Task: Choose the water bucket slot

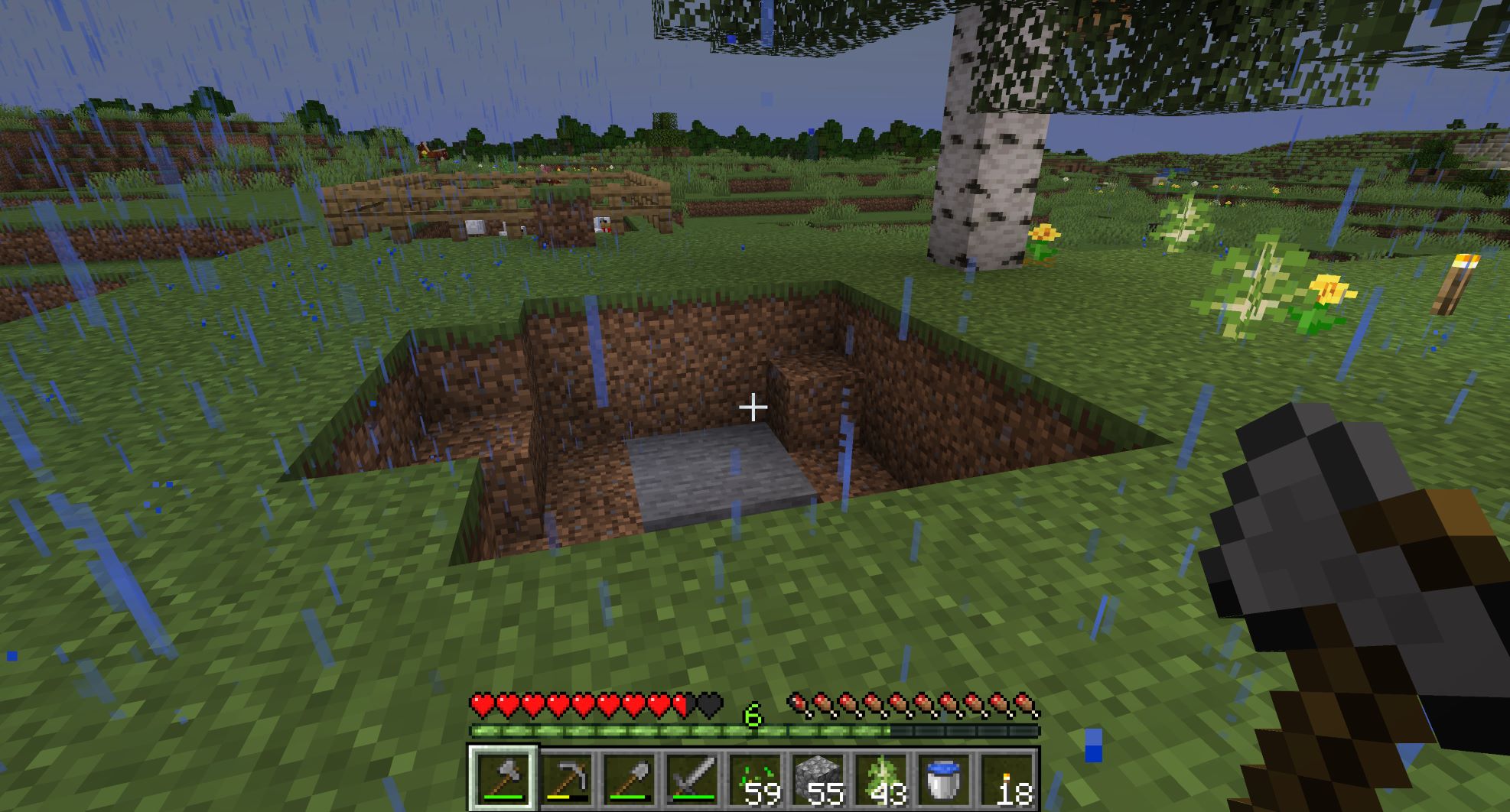Action: [x=943, y=779]
